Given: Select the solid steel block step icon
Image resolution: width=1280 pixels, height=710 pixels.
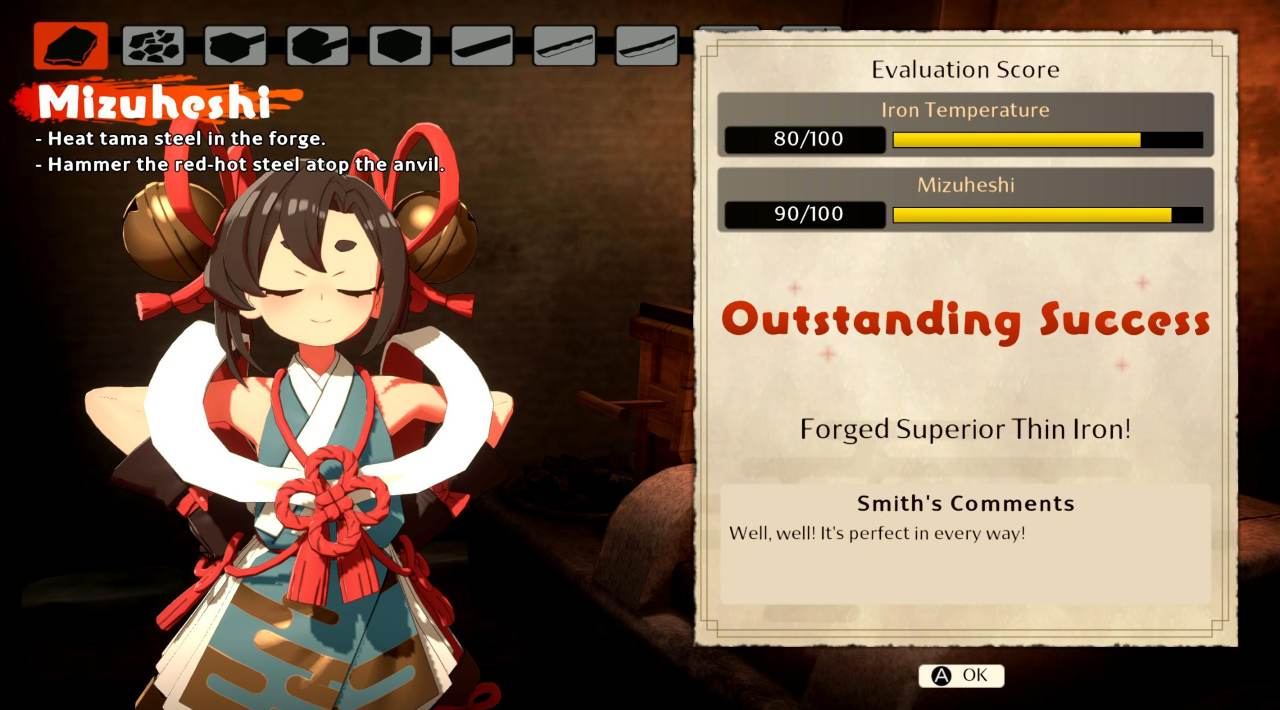Looking at the screenshot, I should point(400,46).
